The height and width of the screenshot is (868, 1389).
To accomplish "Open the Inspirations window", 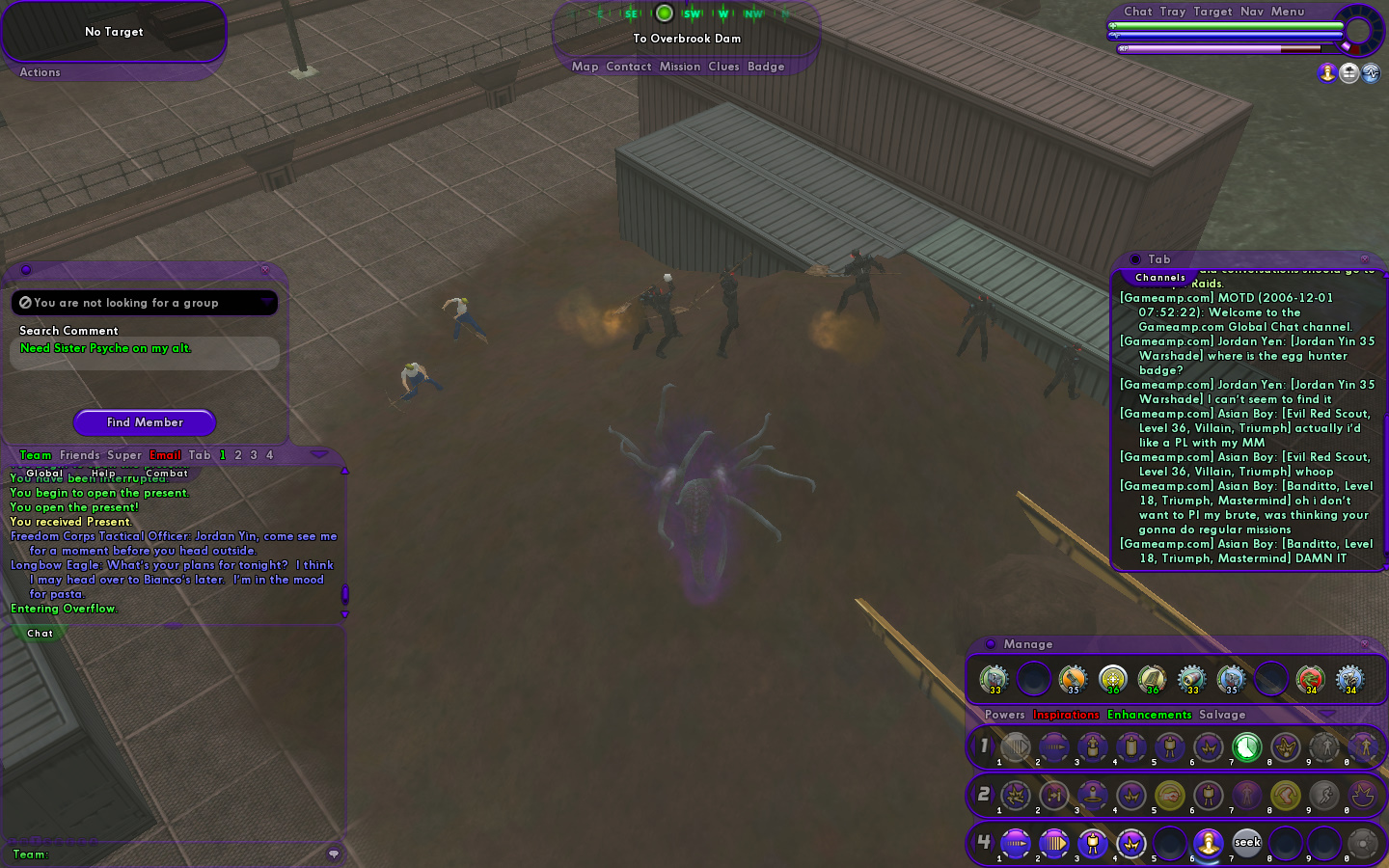I will click(x=1066, y=715).
